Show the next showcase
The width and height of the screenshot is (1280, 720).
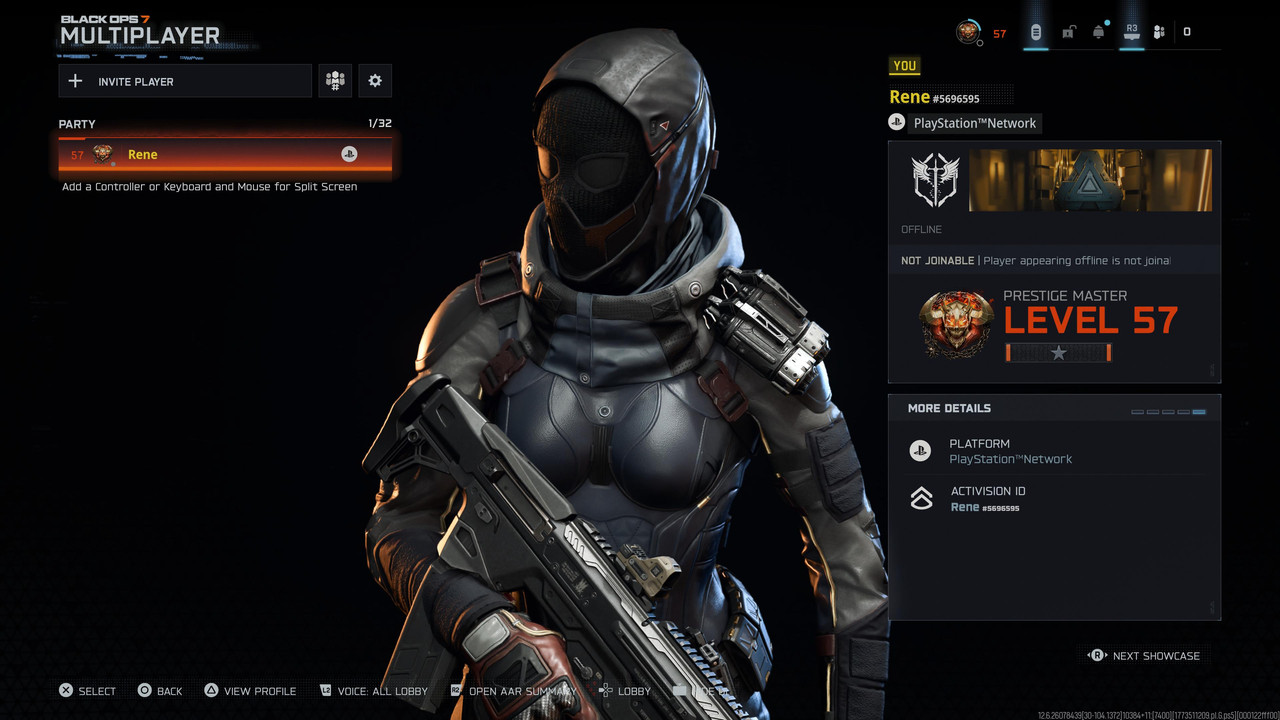(1145, 656)
